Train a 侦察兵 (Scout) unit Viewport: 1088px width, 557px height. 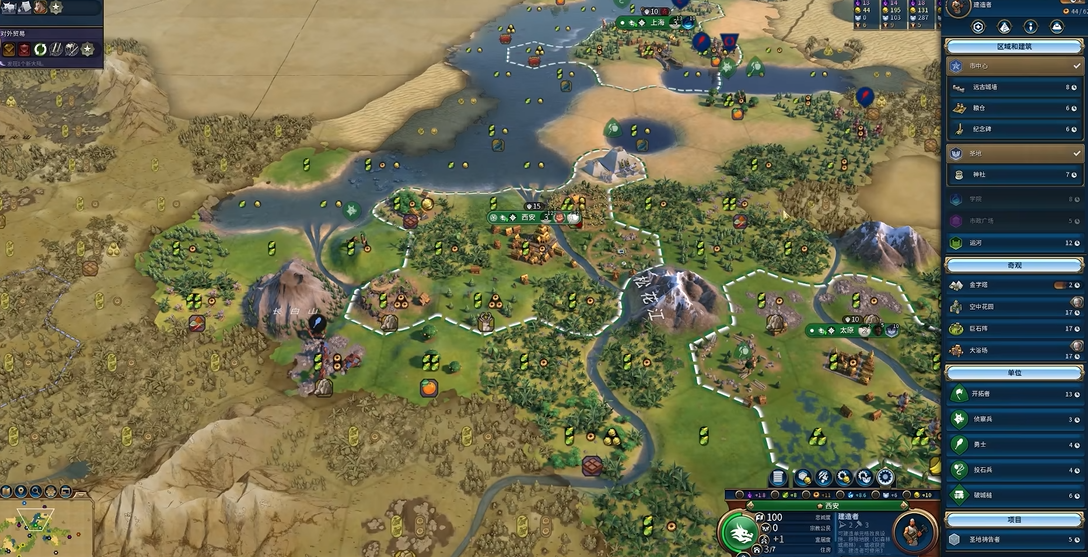1010,419
